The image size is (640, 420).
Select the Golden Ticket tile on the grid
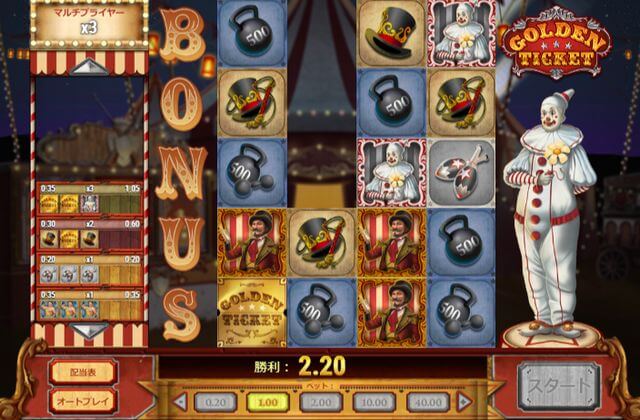pyautogui.click(x=251, y=312)
